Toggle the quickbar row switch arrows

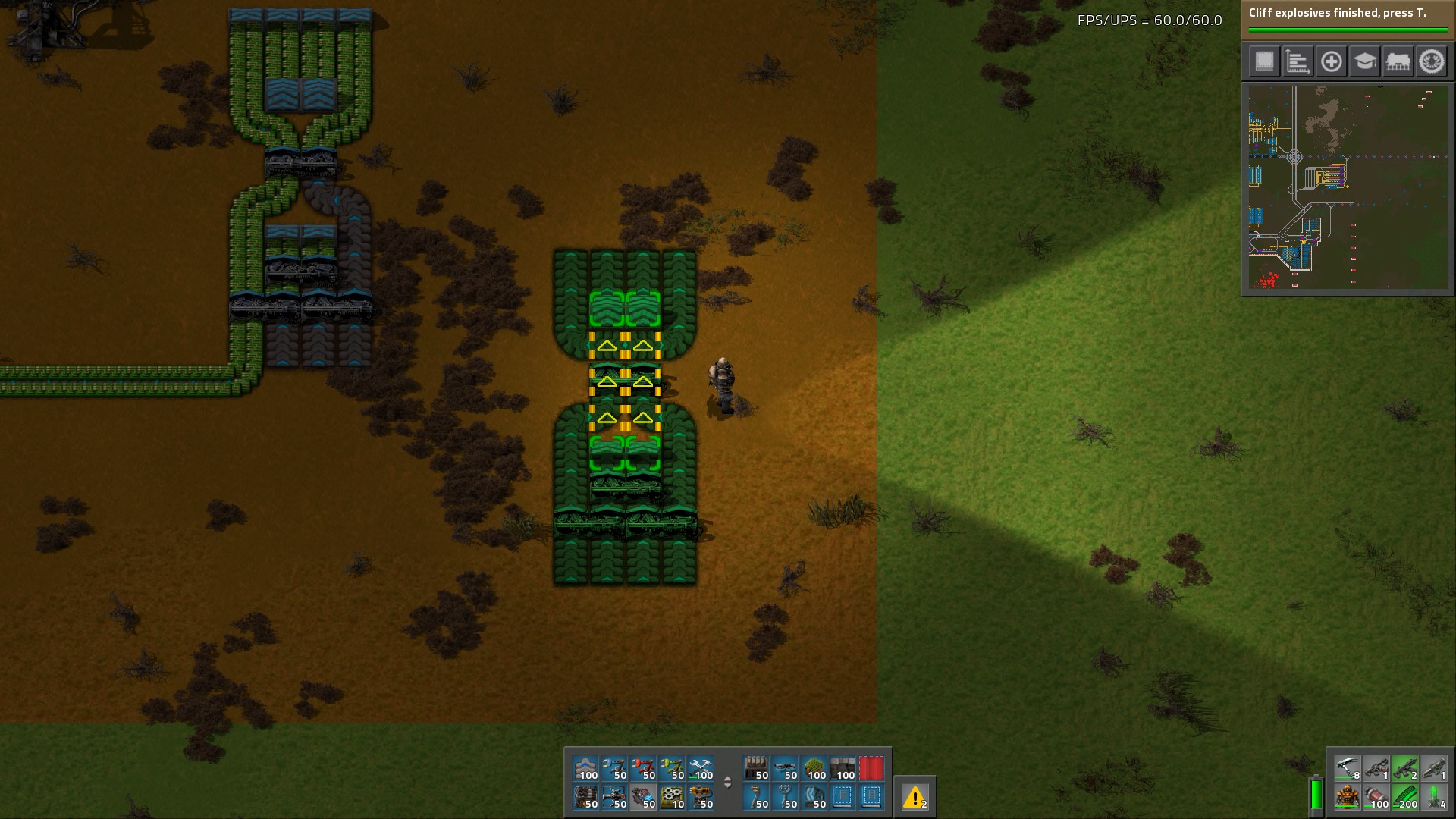[x=727, y=783]
